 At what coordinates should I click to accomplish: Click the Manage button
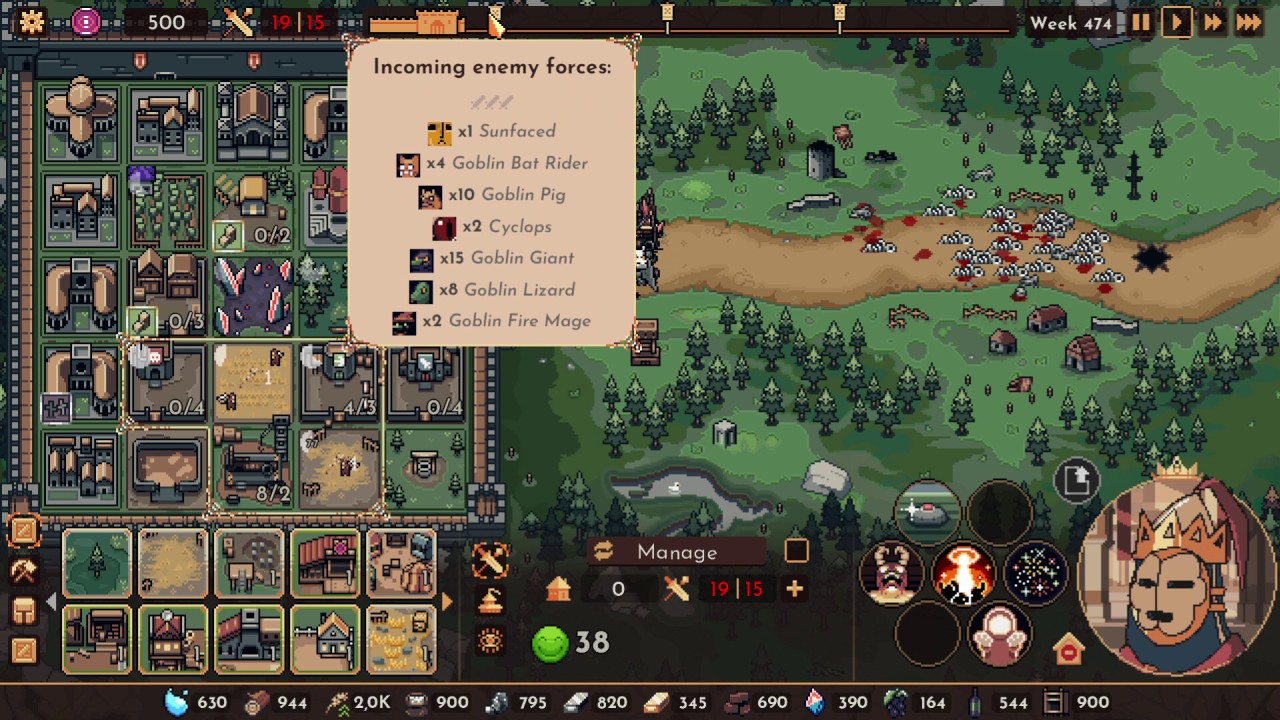pos(677,552)
